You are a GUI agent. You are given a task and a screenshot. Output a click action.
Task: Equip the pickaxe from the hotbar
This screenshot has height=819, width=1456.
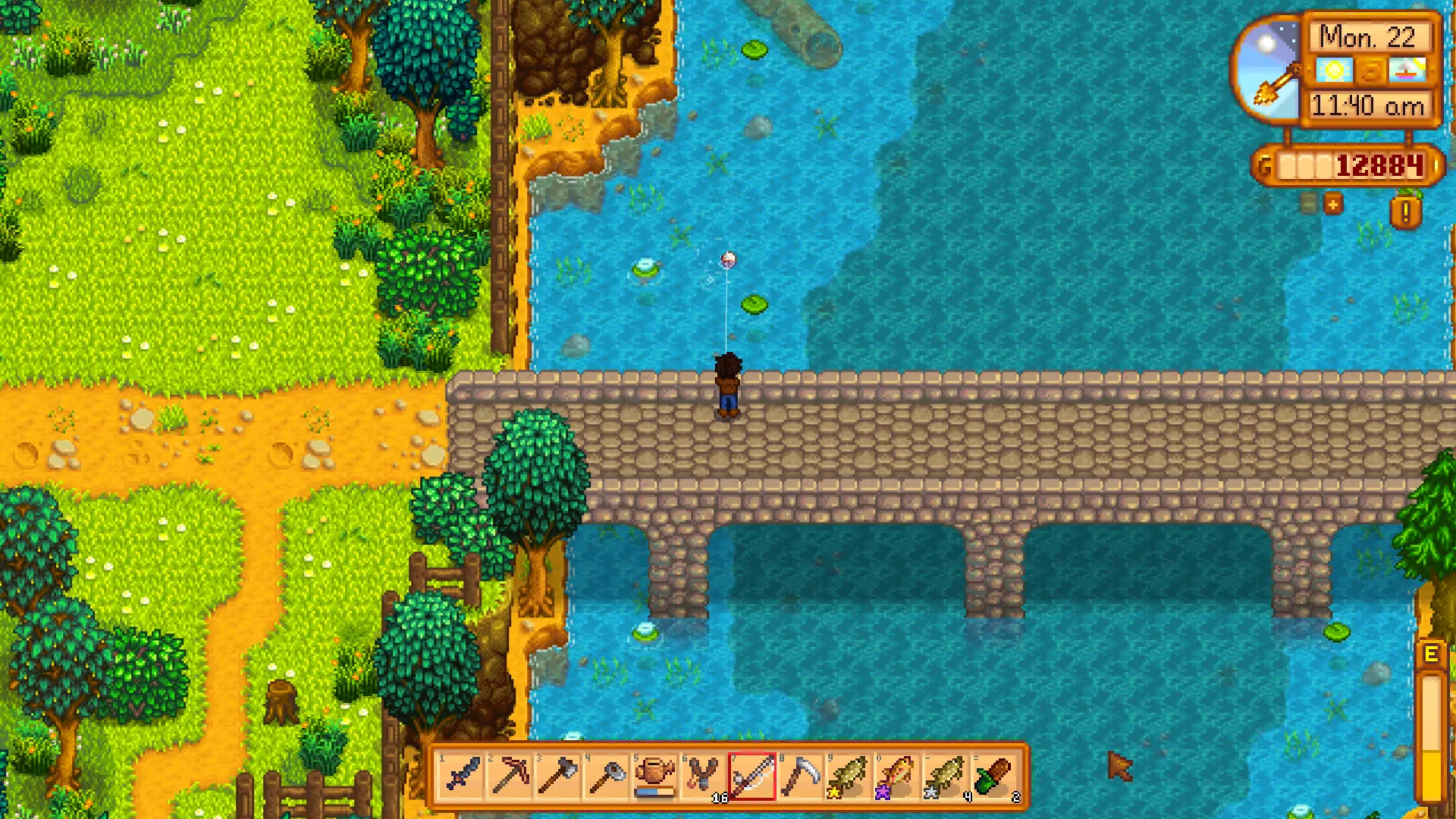[511, 777]
